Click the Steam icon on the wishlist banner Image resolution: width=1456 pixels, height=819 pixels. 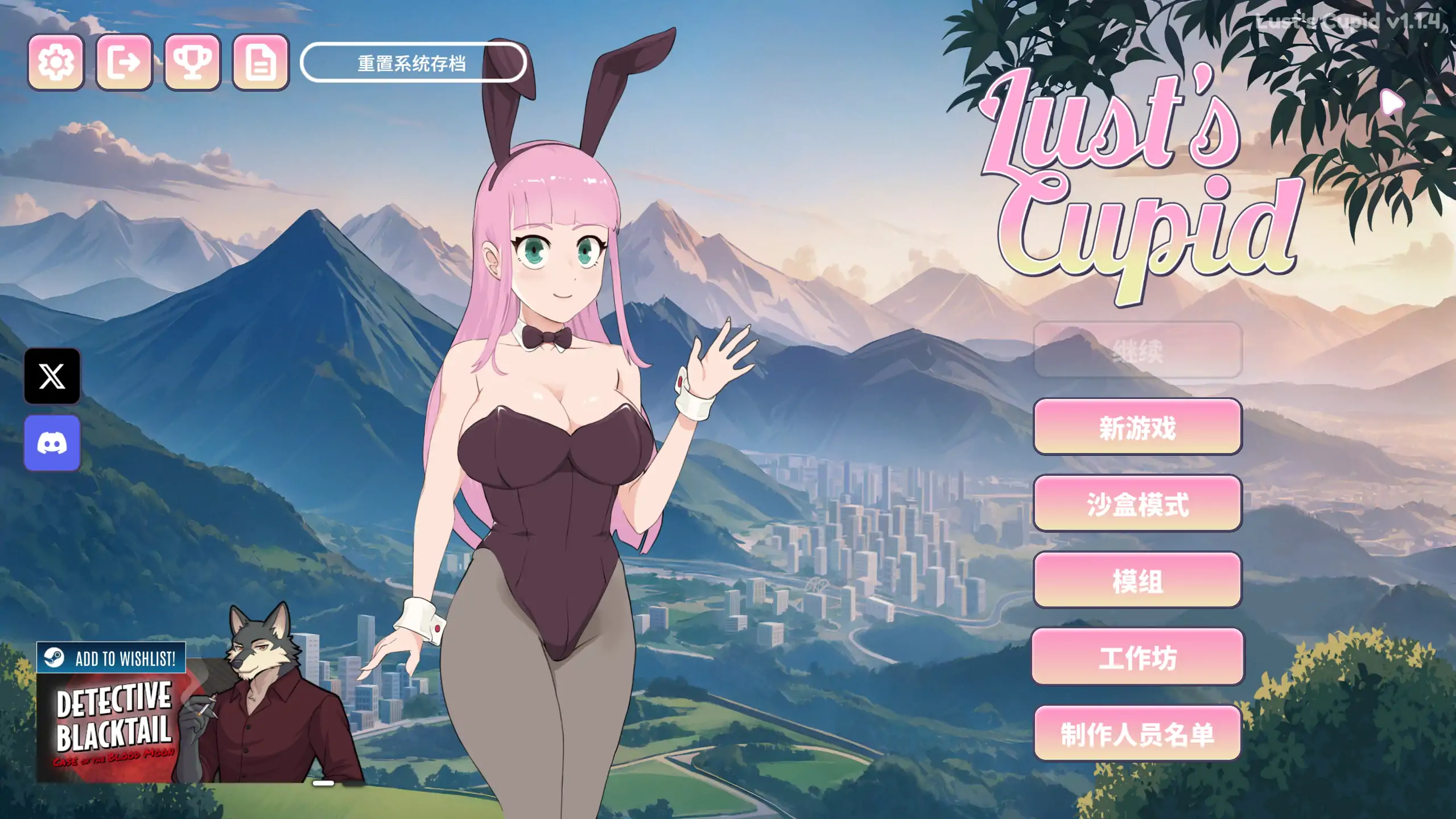pyautogui.click(x=55, y=657)
